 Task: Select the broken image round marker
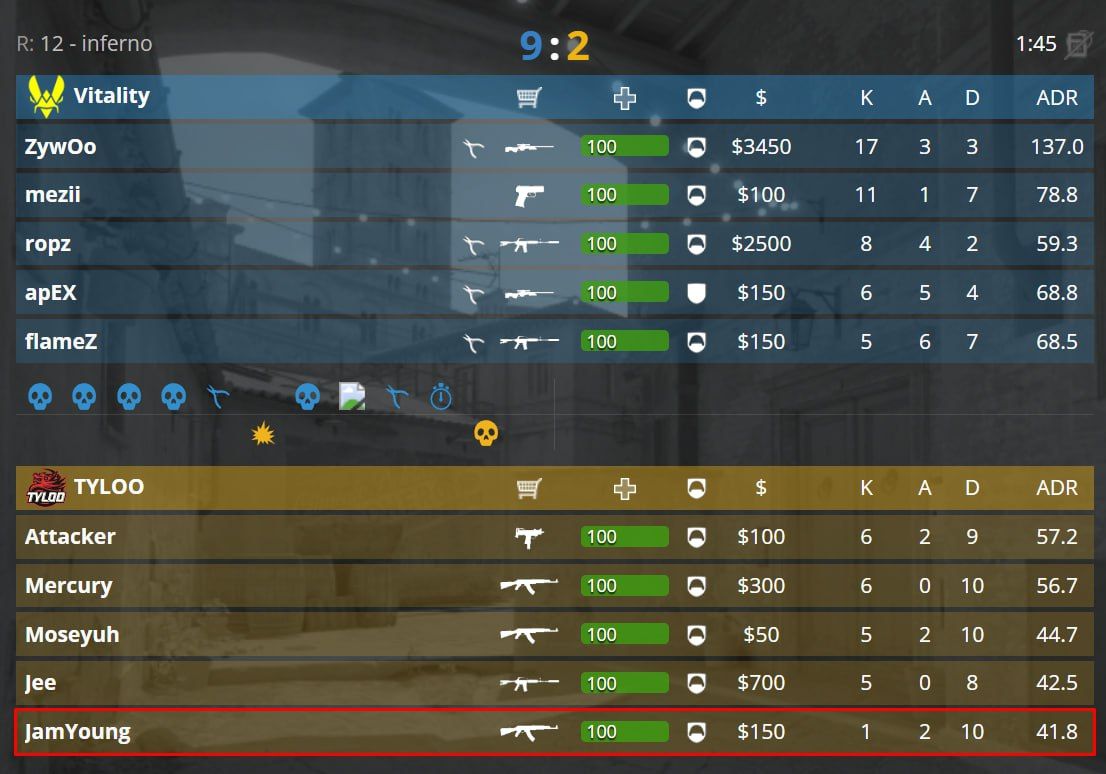pos(352,397)
